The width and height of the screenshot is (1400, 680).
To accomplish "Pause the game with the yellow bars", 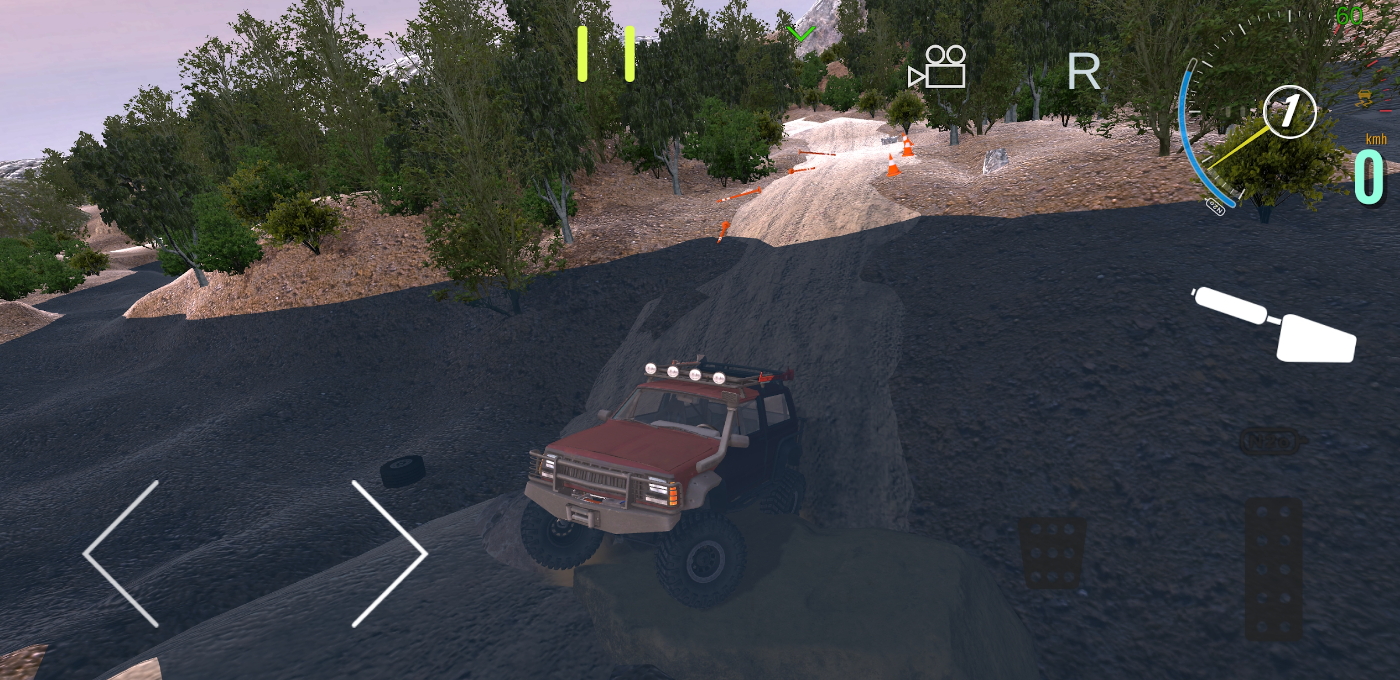I will pyautogui.click(x=605, y=53).
